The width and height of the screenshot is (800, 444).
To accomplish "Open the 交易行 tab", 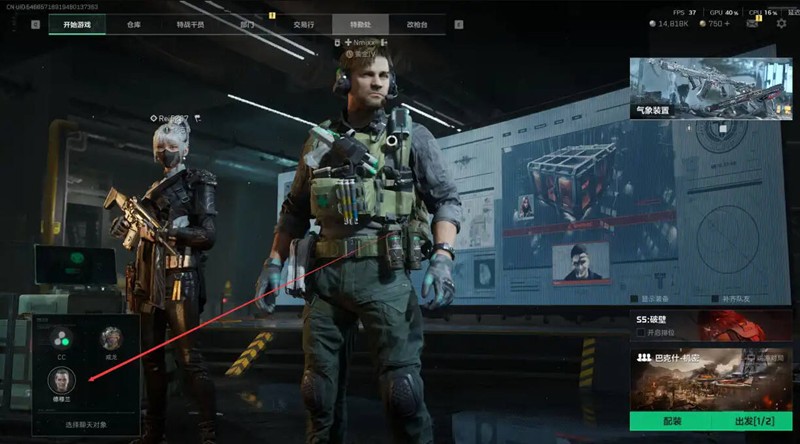I will pos(301,23).
